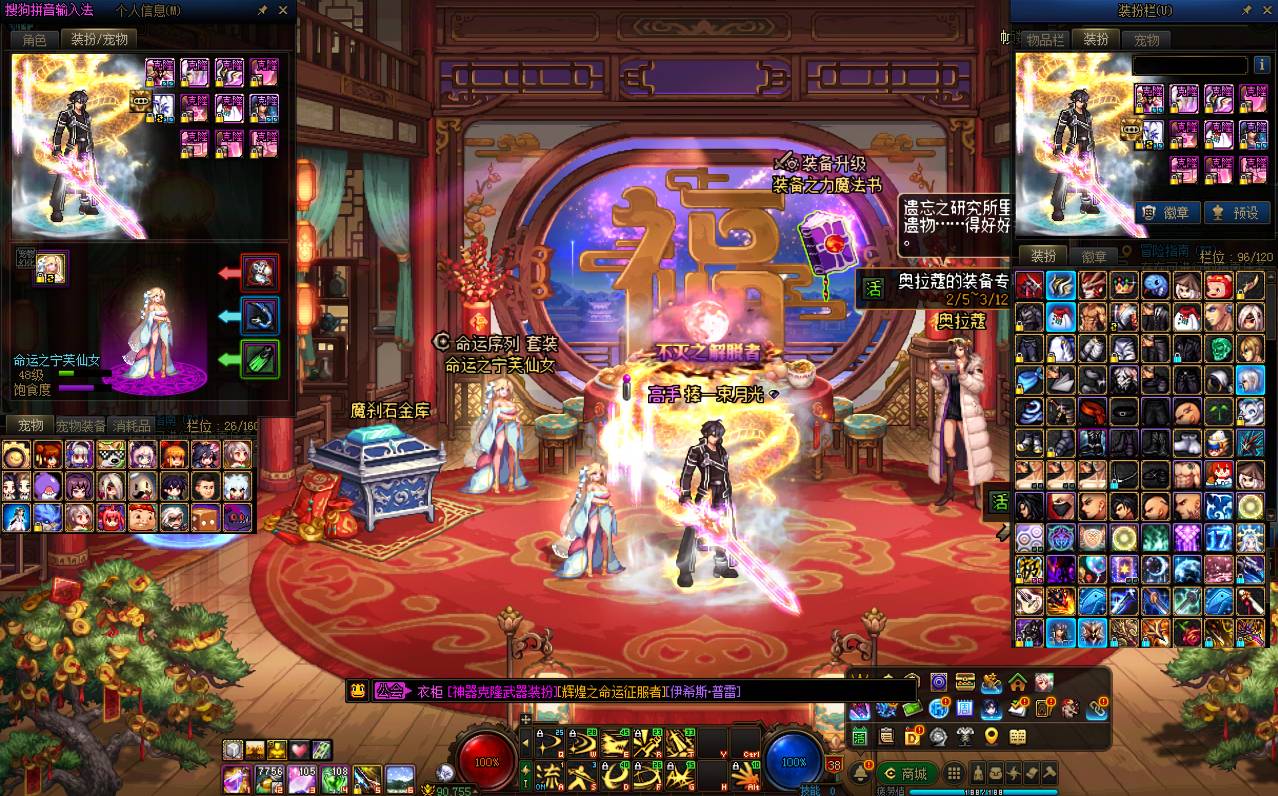1278x796 pixels.
Task: Open the 宠物 tab in inventory window
Action: (1146, 40)
